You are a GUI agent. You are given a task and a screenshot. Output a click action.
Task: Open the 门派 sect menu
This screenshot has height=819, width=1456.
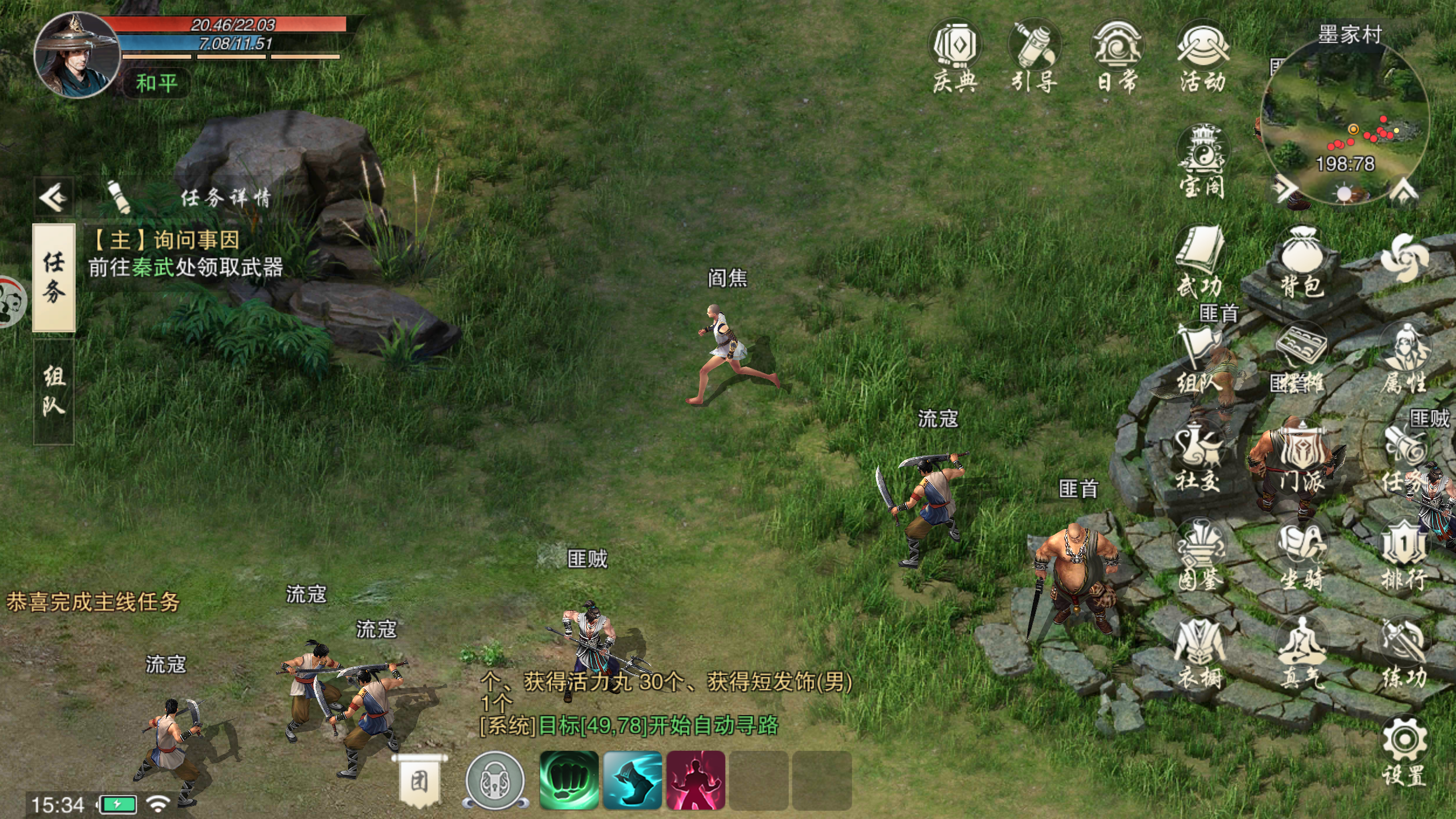(1301, 458)
